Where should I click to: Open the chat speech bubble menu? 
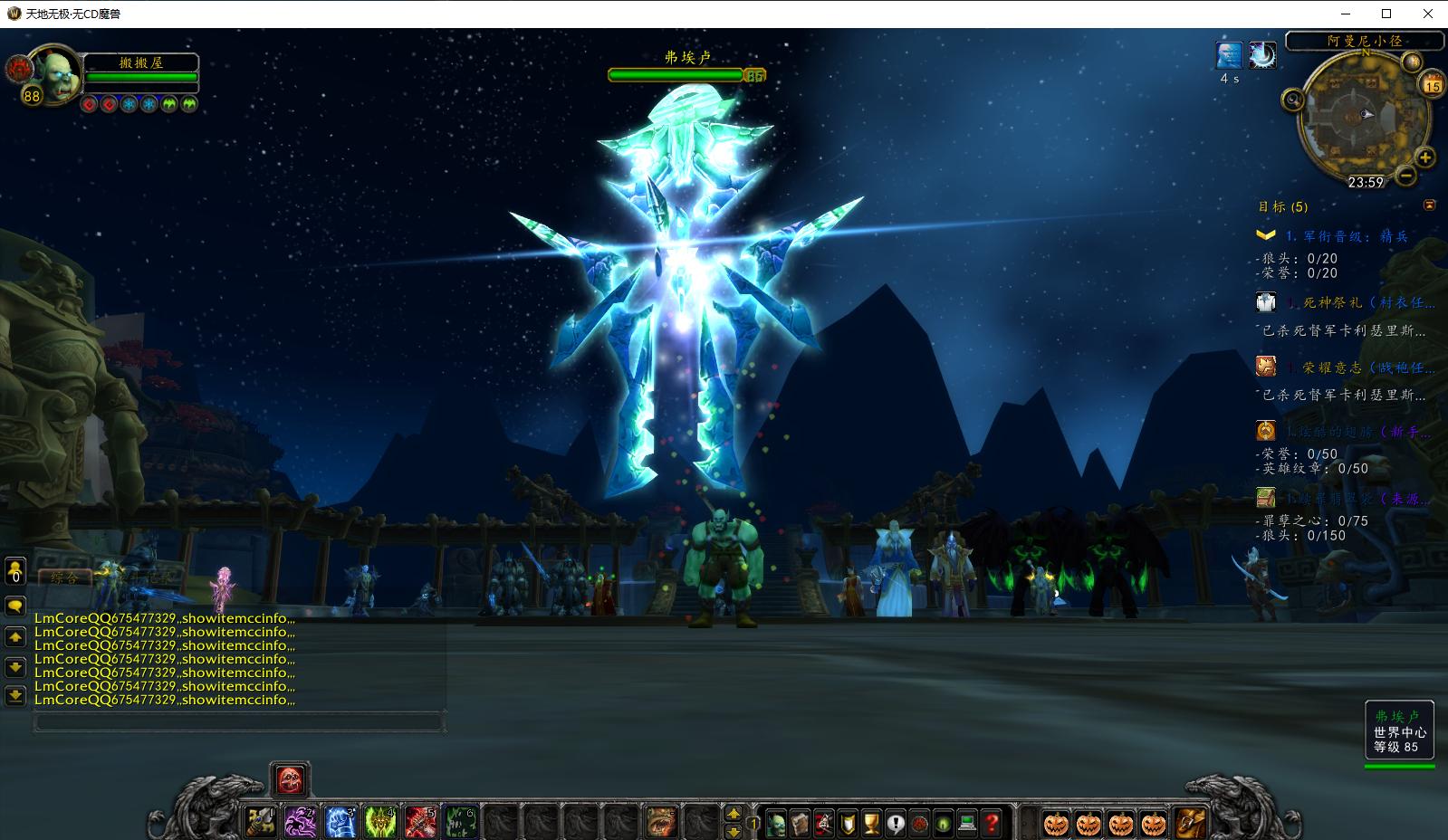tap(15, 606)
